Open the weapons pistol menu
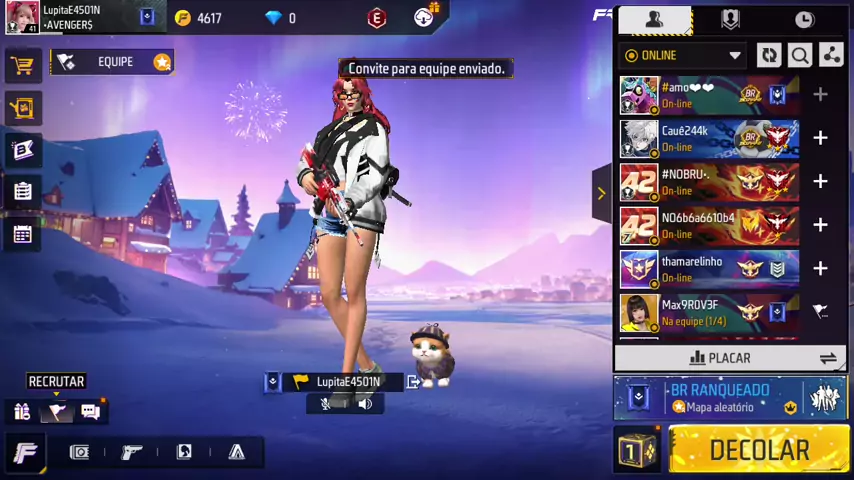Viewport: 854px width, 480px height. (x=131, y=452)
